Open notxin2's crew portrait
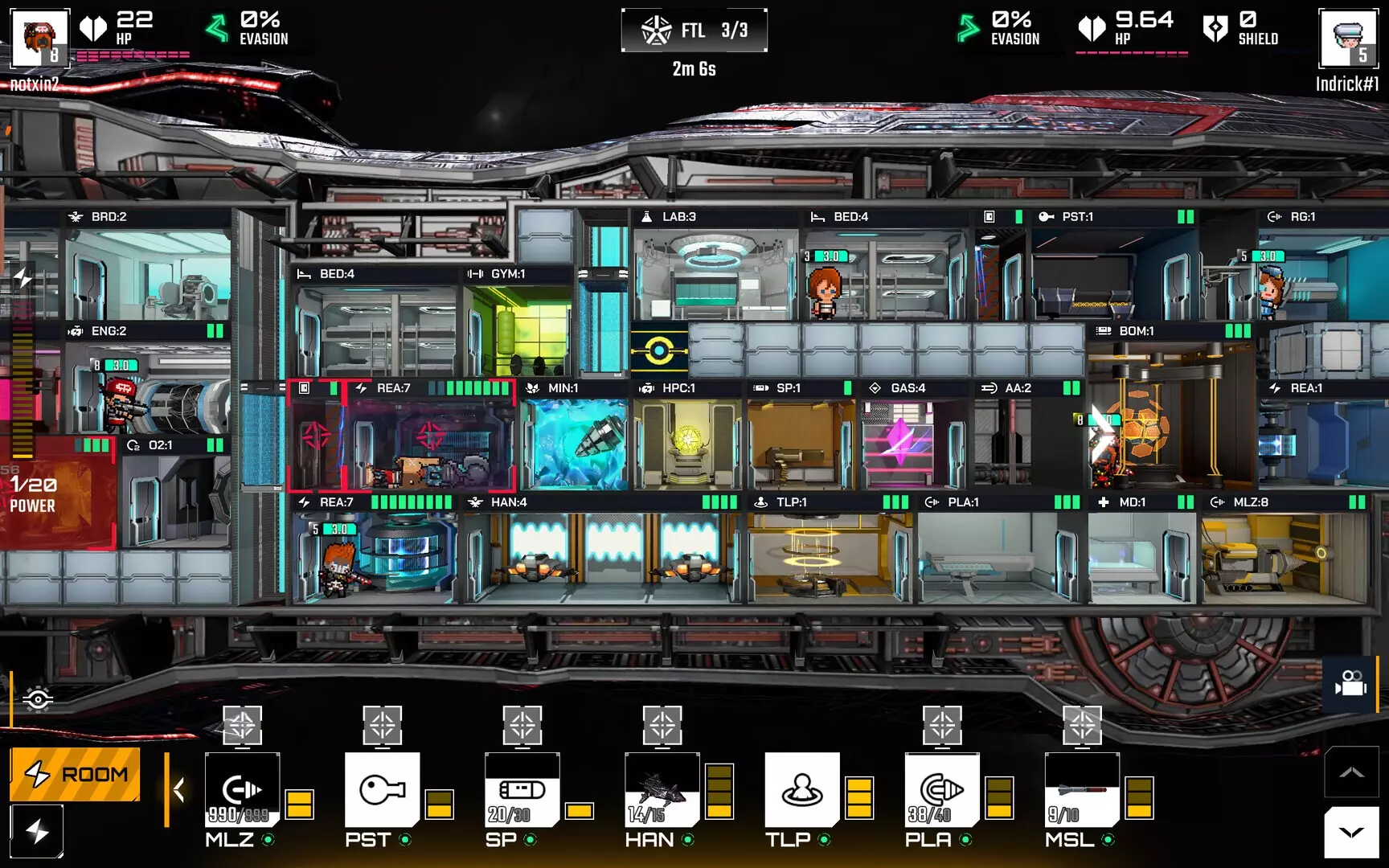This screenshot has width=1389, height=868. click(x=39, y=36)
